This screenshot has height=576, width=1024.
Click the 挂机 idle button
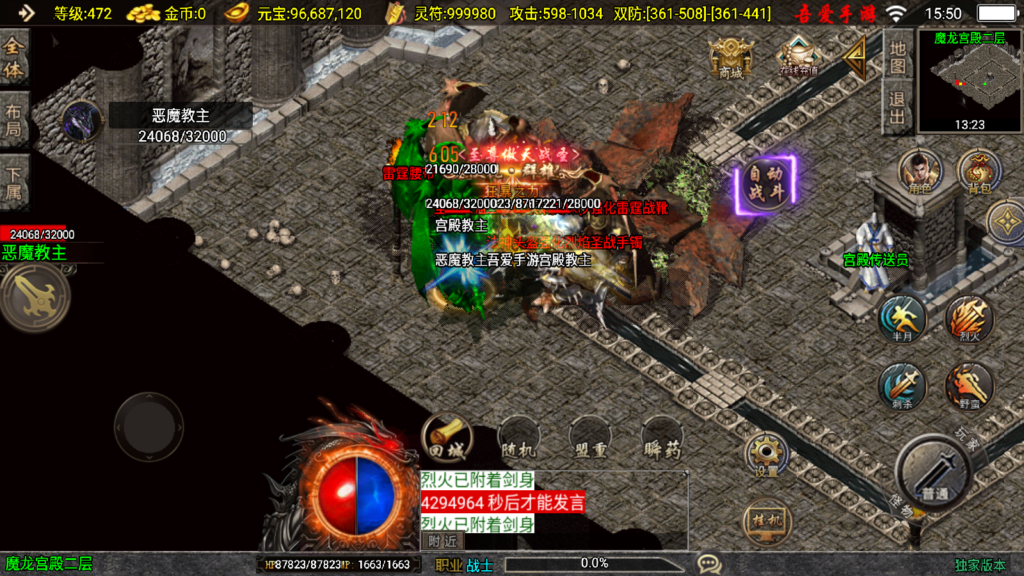coord(764,521)
